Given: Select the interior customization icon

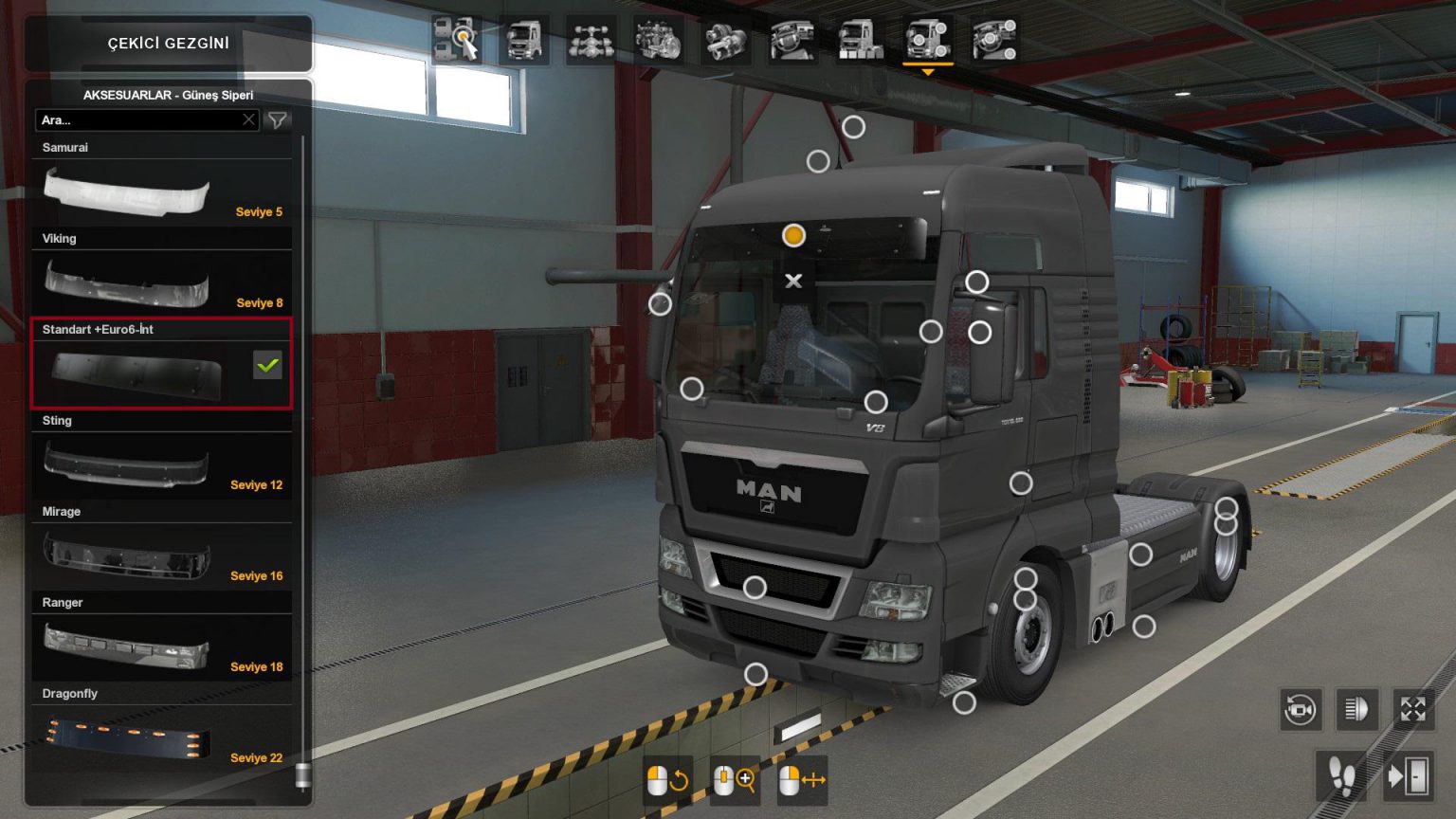Looking at the screenshot, I should click(x=793, y=40).
